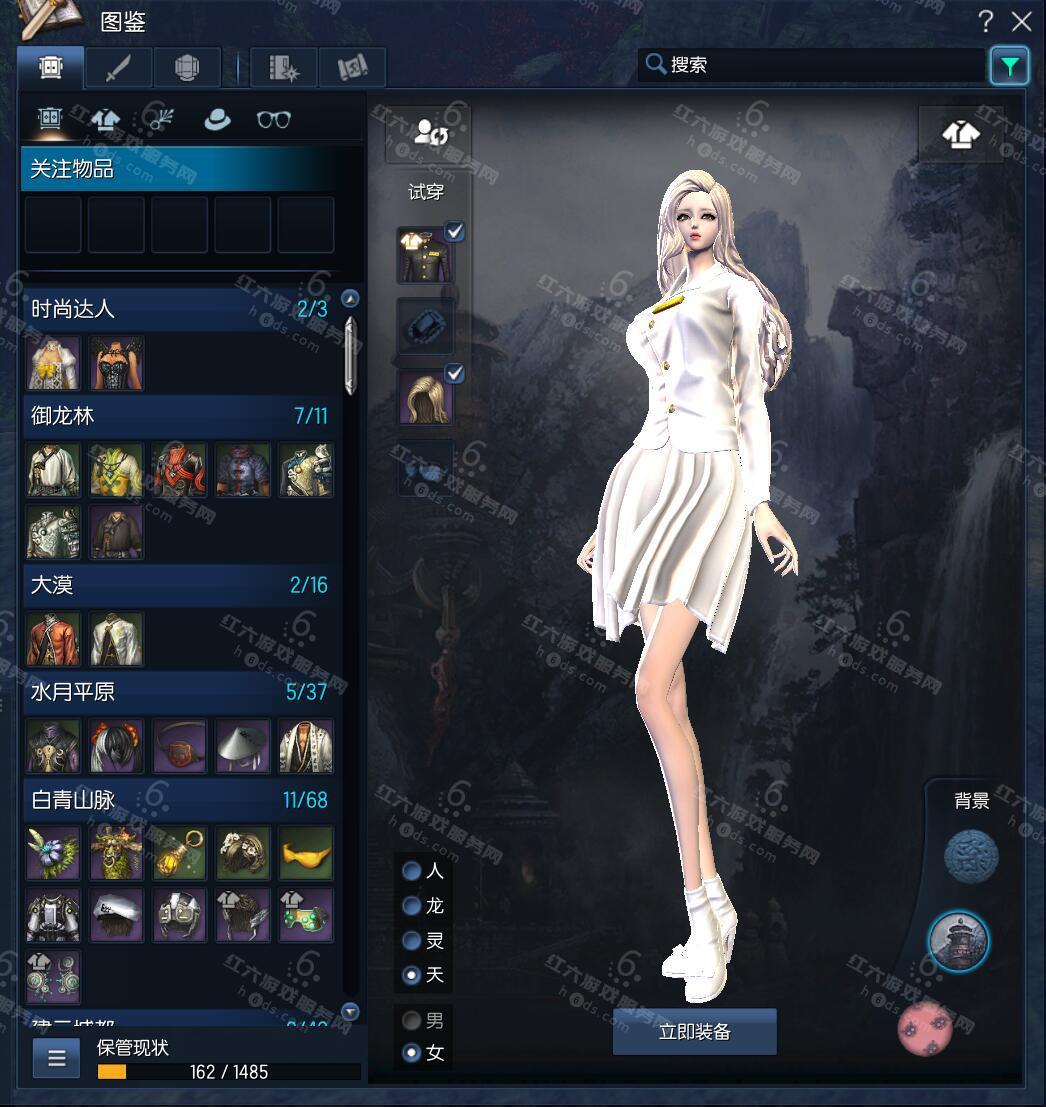The image size is (1046, 1107).
Task: Click the shirt icon button above the character
Action: (960, 134)
